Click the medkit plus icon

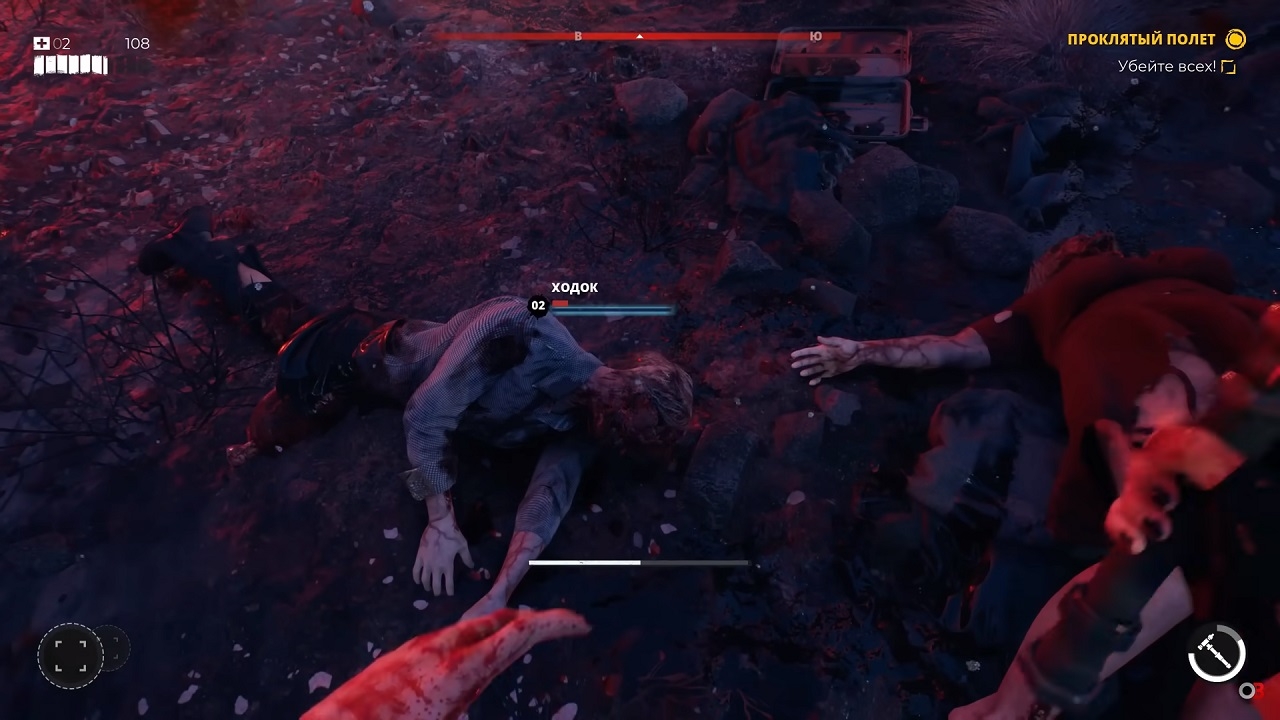click(x=42, y=43)
